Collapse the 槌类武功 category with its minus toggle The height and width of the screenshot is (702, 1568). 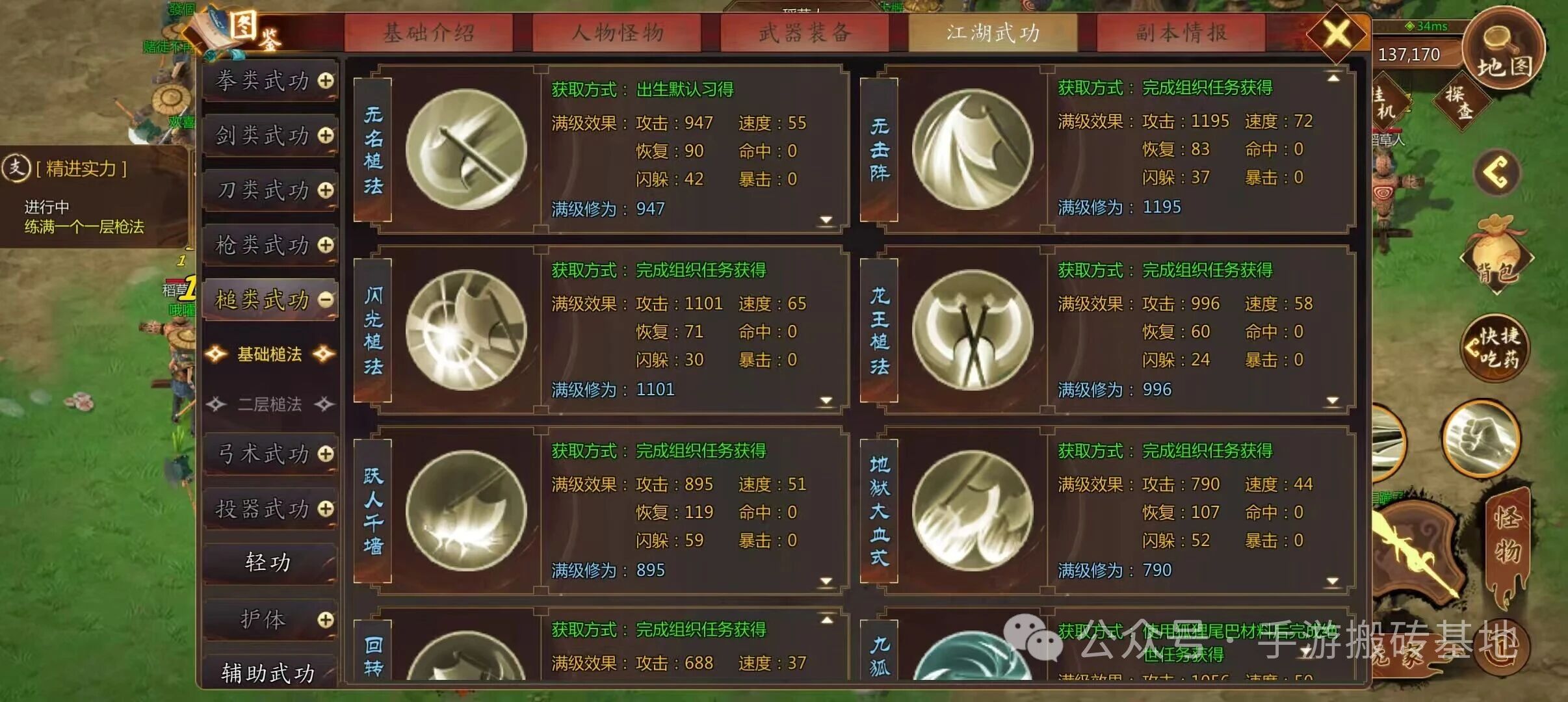click(323, 299)
